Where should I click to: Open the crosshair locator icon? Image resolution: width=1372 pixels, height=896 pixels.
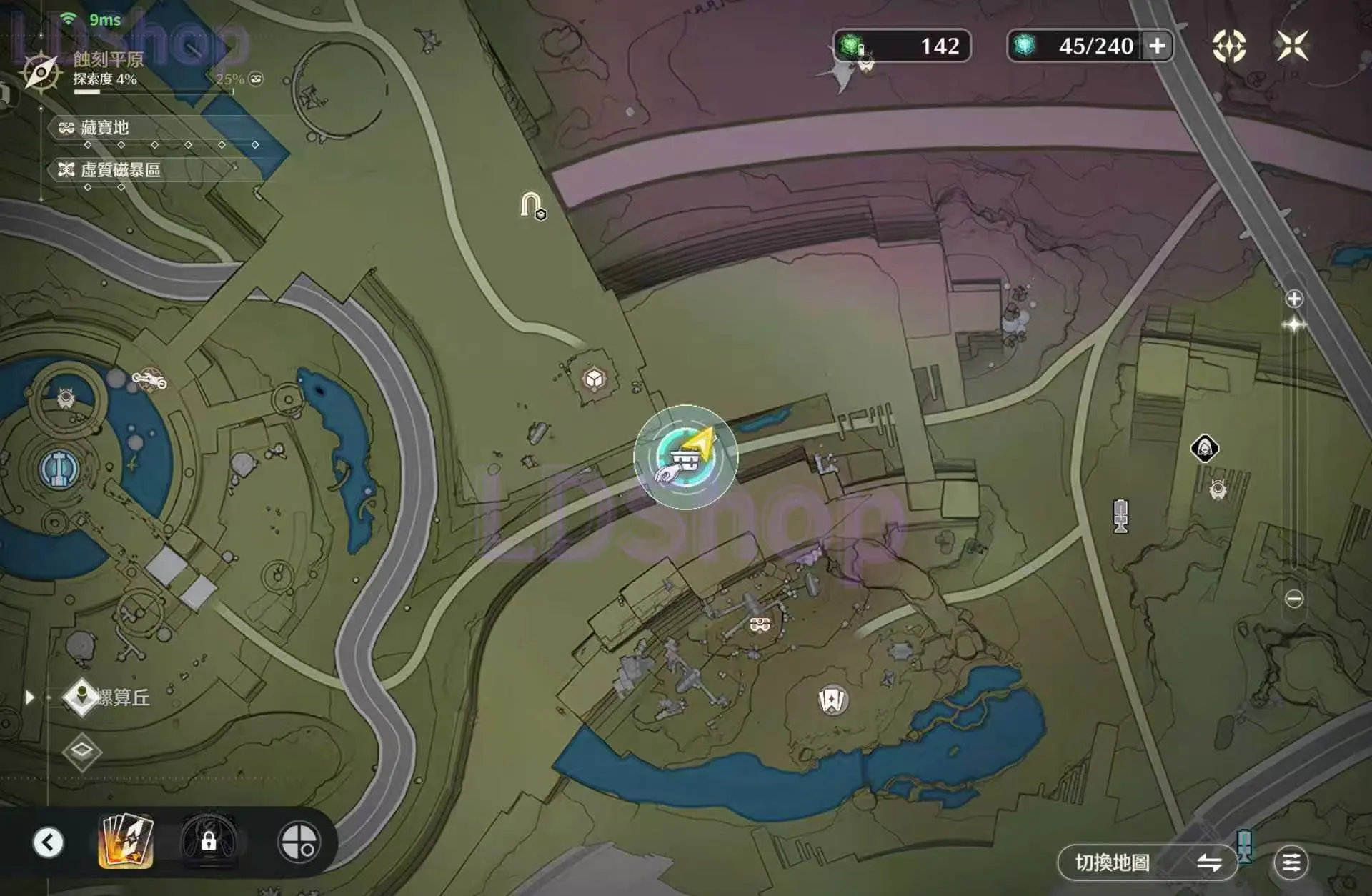tap(299, 842)
